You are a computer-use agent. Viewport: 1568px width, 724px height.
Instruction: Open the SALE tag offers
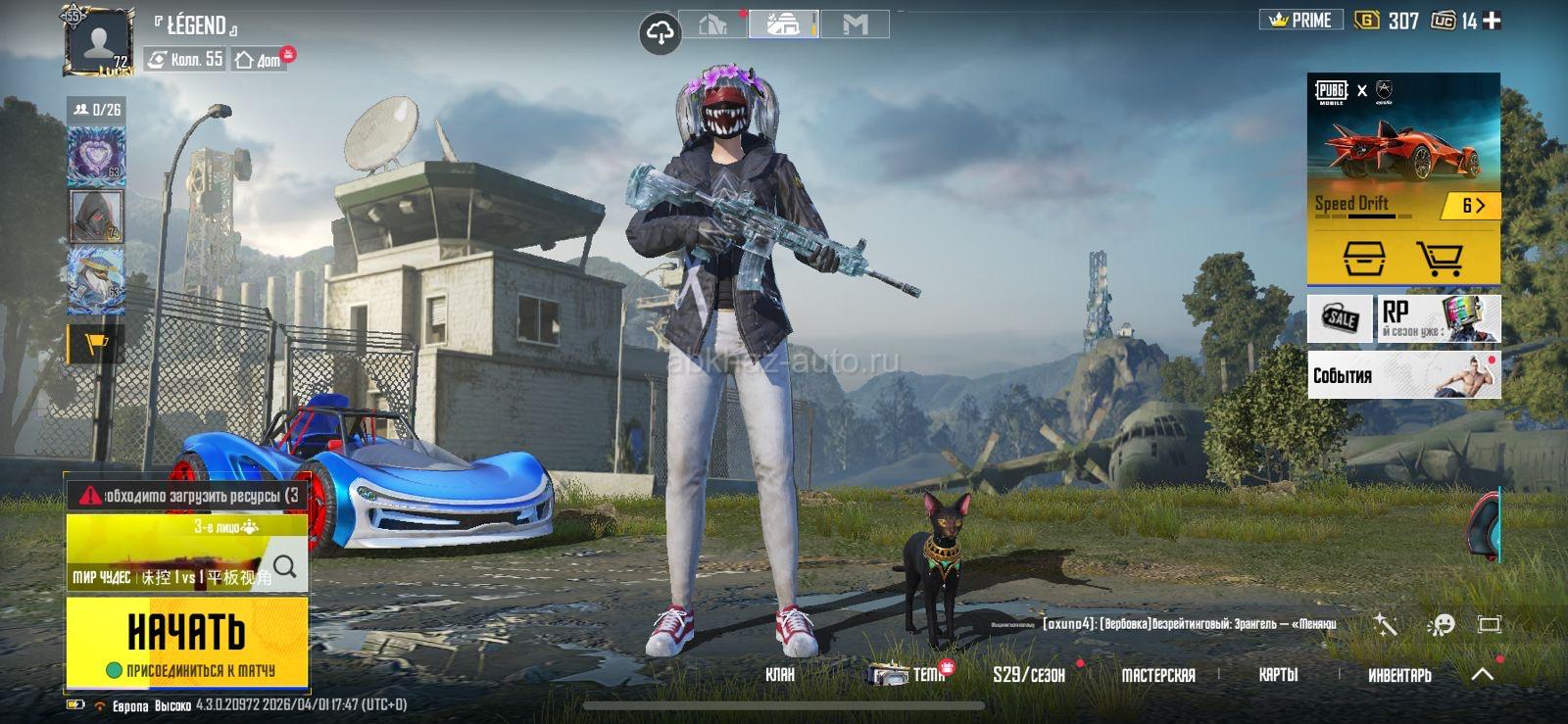[x=1340, y=318]
